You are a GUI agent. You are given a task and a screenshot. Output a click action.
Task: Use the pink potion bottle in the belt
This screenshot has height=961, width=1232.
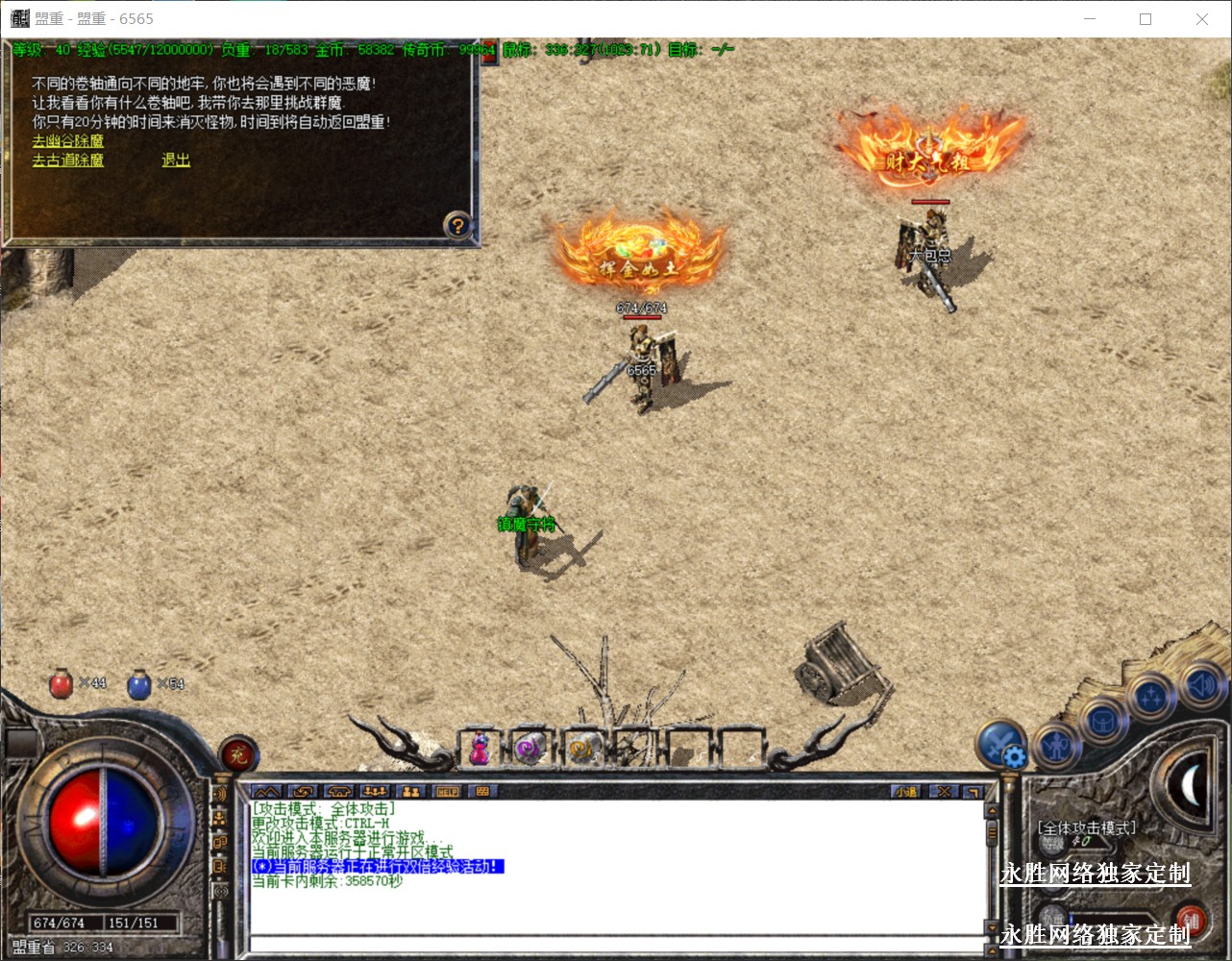click(479, 750)
